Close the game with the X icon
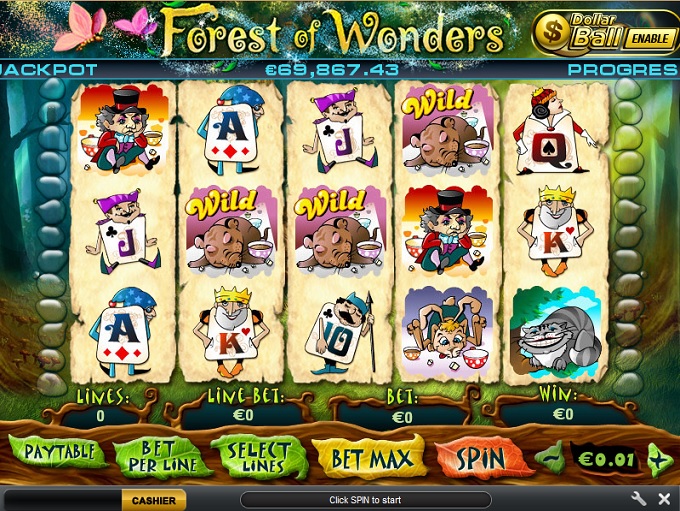Image resolution: width=680 pixels, height=511 pixels. pyautogui.click(x=664, y=498)
